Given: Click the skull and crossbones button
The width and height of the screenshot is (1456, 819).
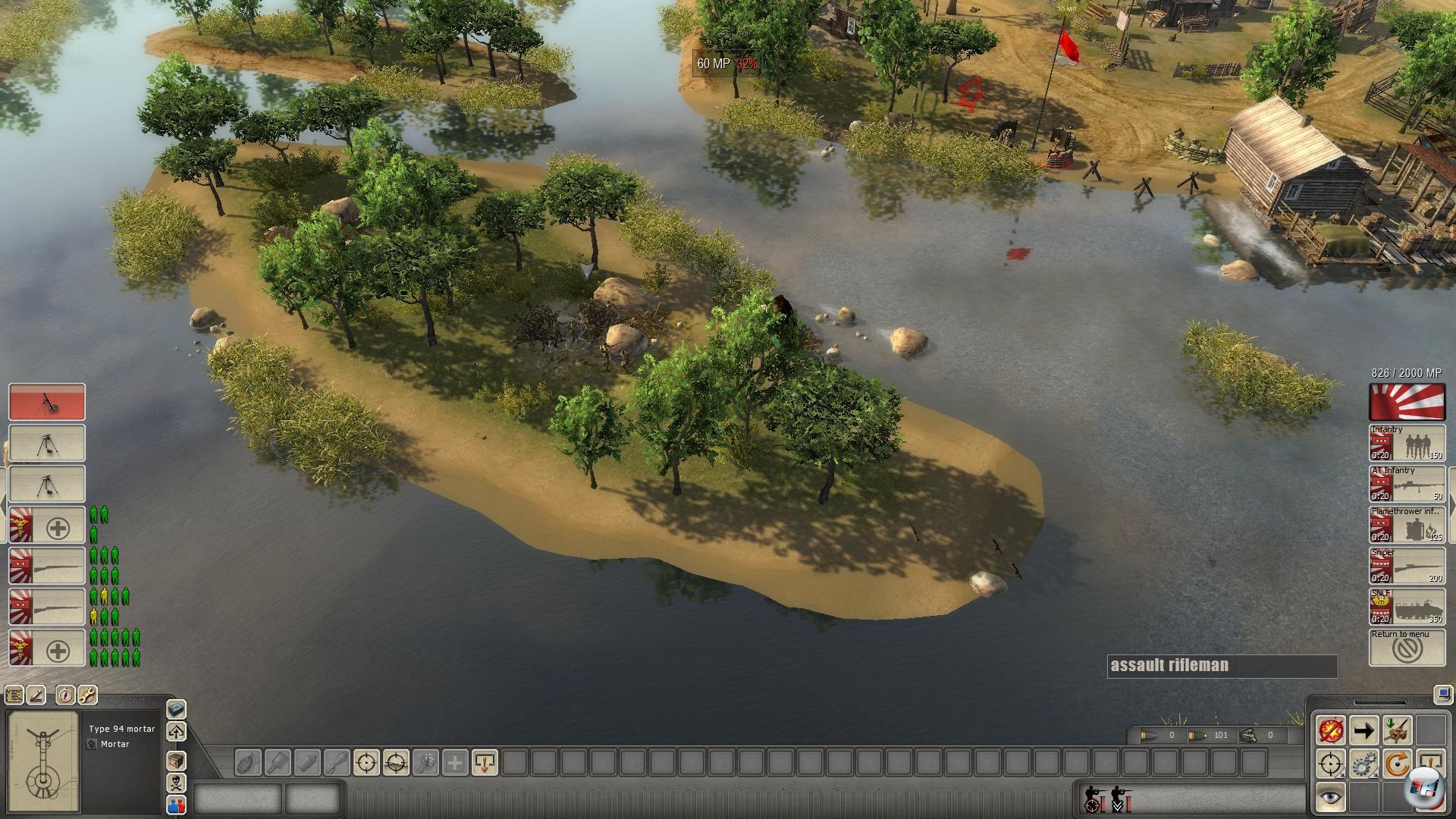Looking at the screenshot, I should [176, 783].
